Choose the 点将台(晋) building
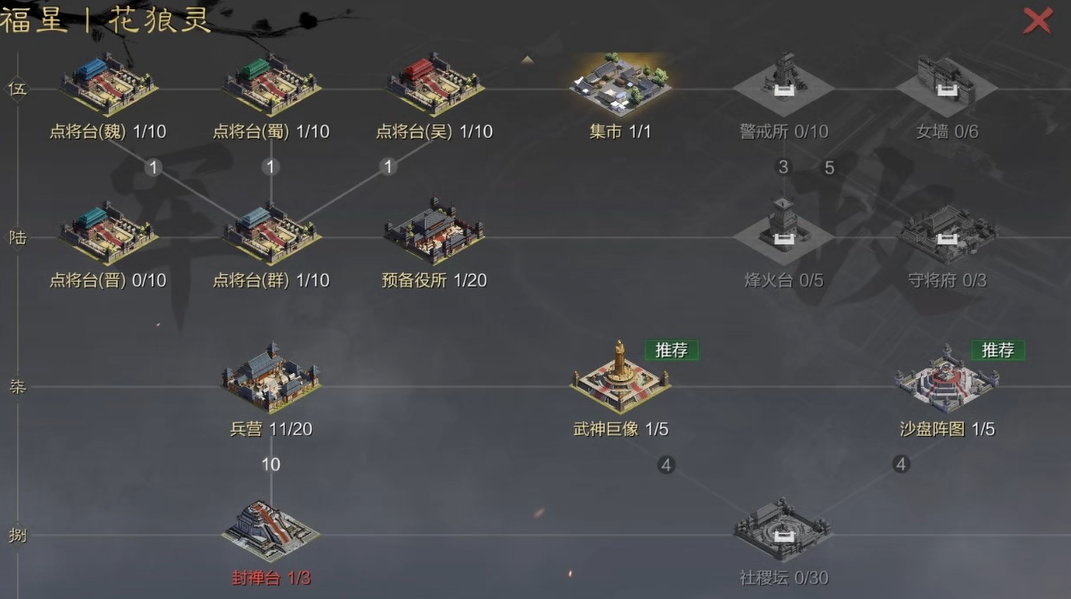 (x=108, y=234)
